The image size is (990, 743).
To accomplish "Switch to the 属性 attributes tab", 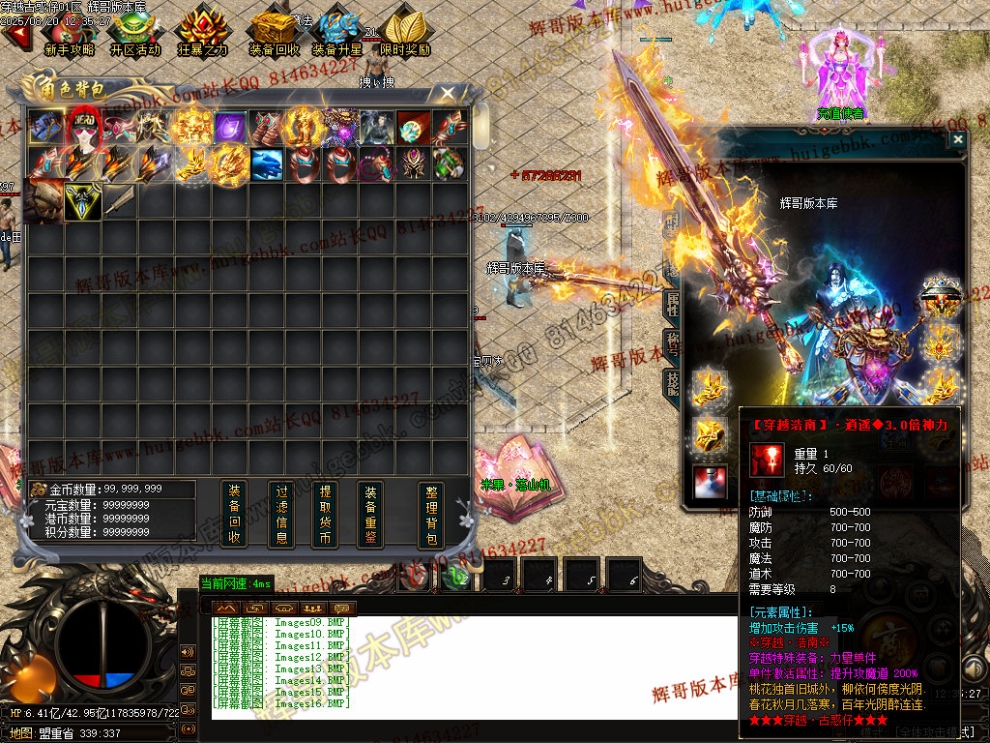I will (x=673, y=304).
